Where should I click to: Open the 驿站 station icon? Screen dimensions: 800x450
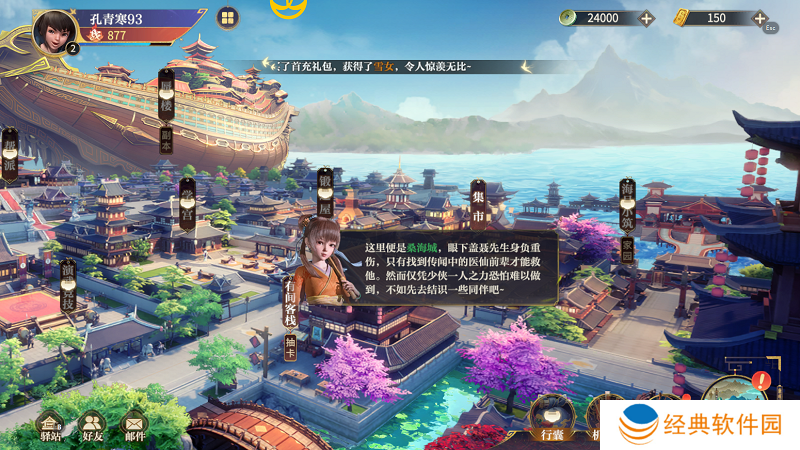pyautogui.click(x=50, y=427)
